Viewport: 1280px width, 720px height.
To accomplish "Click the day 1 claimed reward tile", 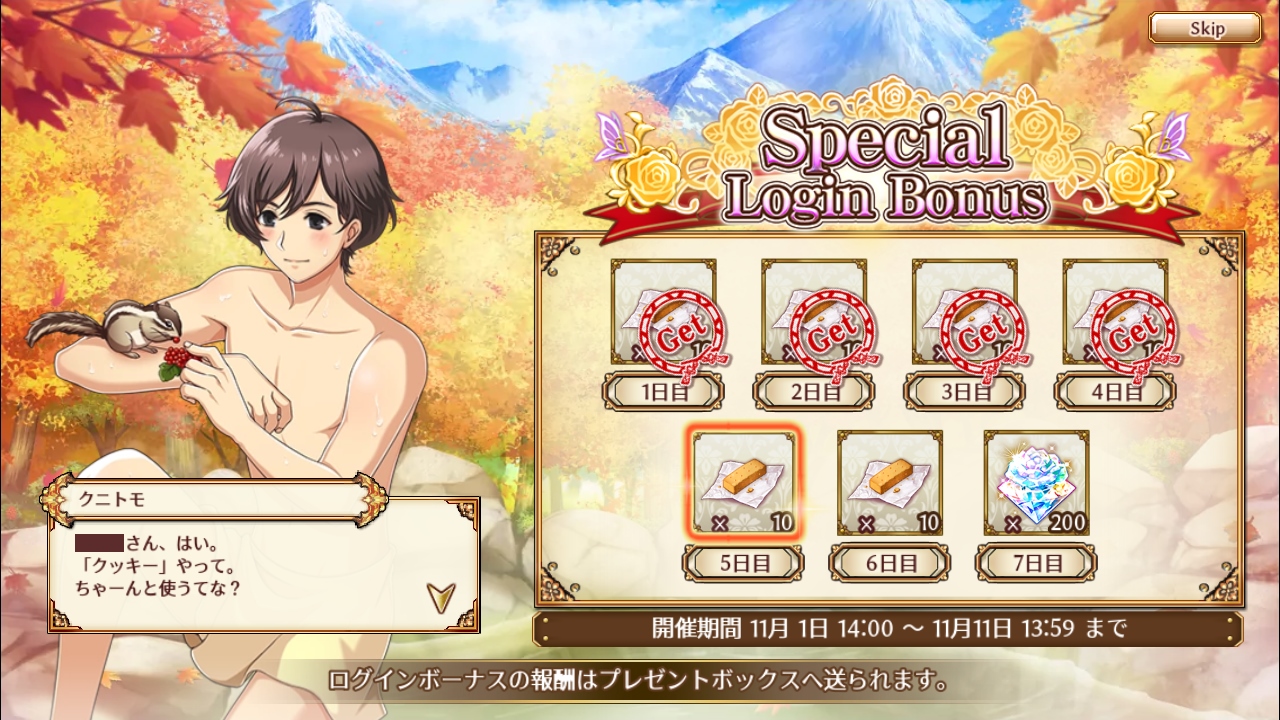I will pyautogui.click(x=664, y=312).
